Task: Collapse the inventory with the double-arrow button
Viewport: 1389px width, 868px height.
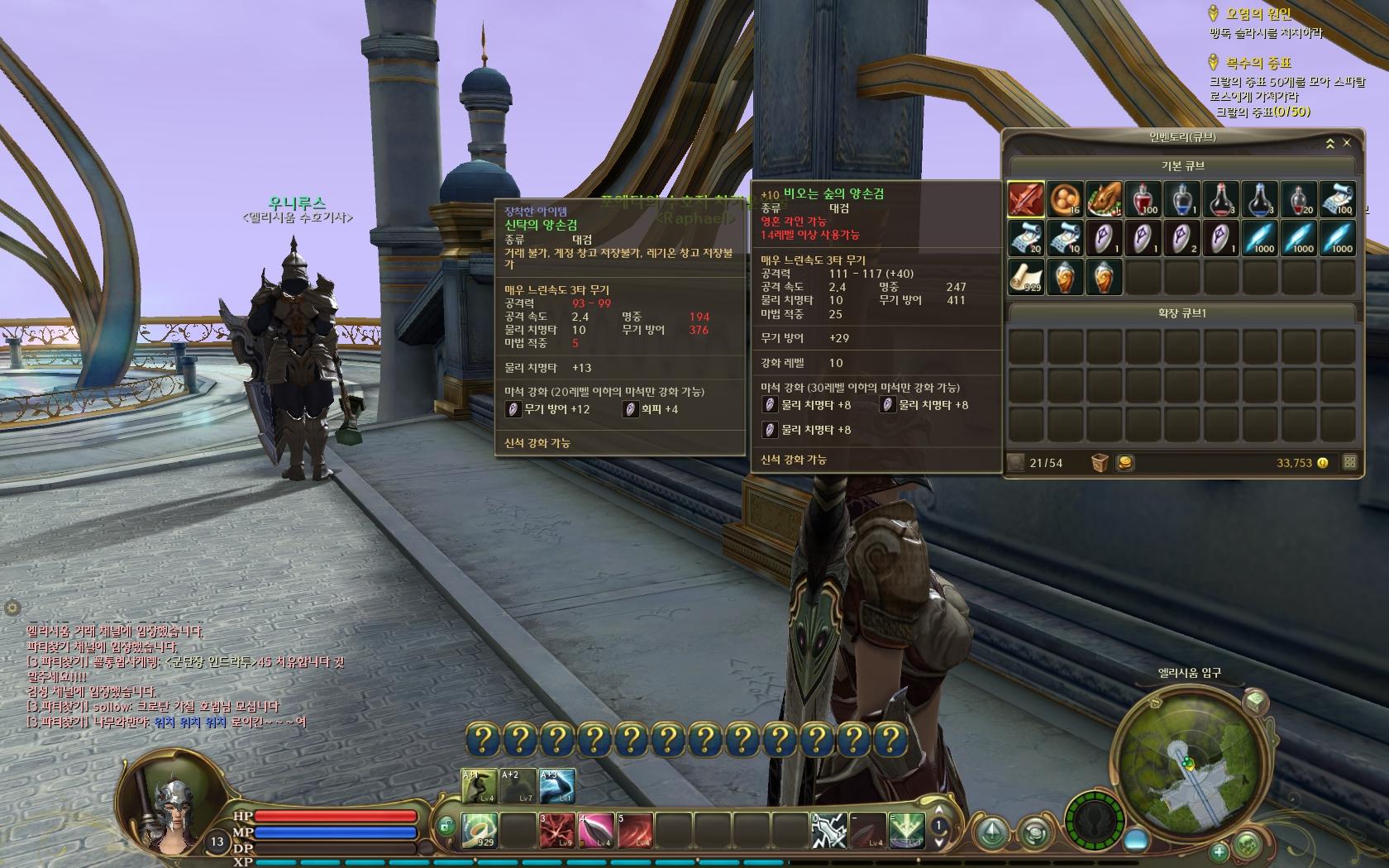Action: pos(1330,143)
